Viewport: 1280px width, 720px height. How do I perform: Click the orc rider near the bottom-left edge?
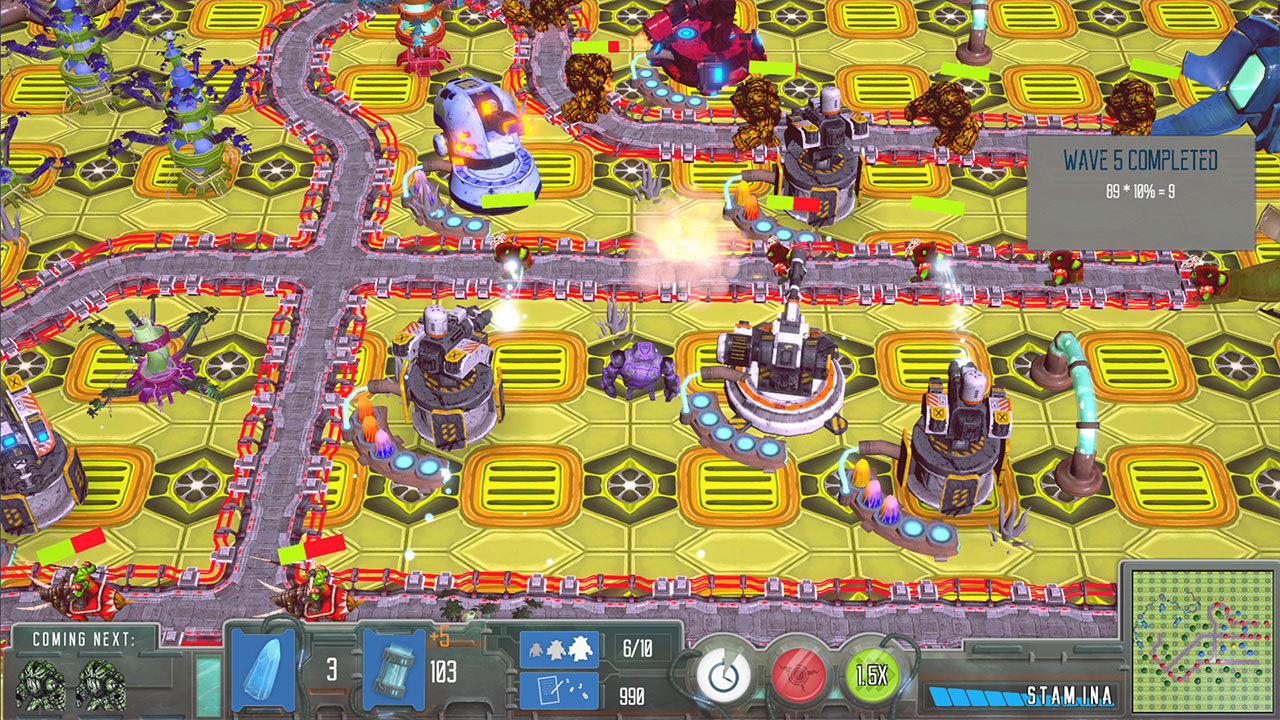coord(75,590)
